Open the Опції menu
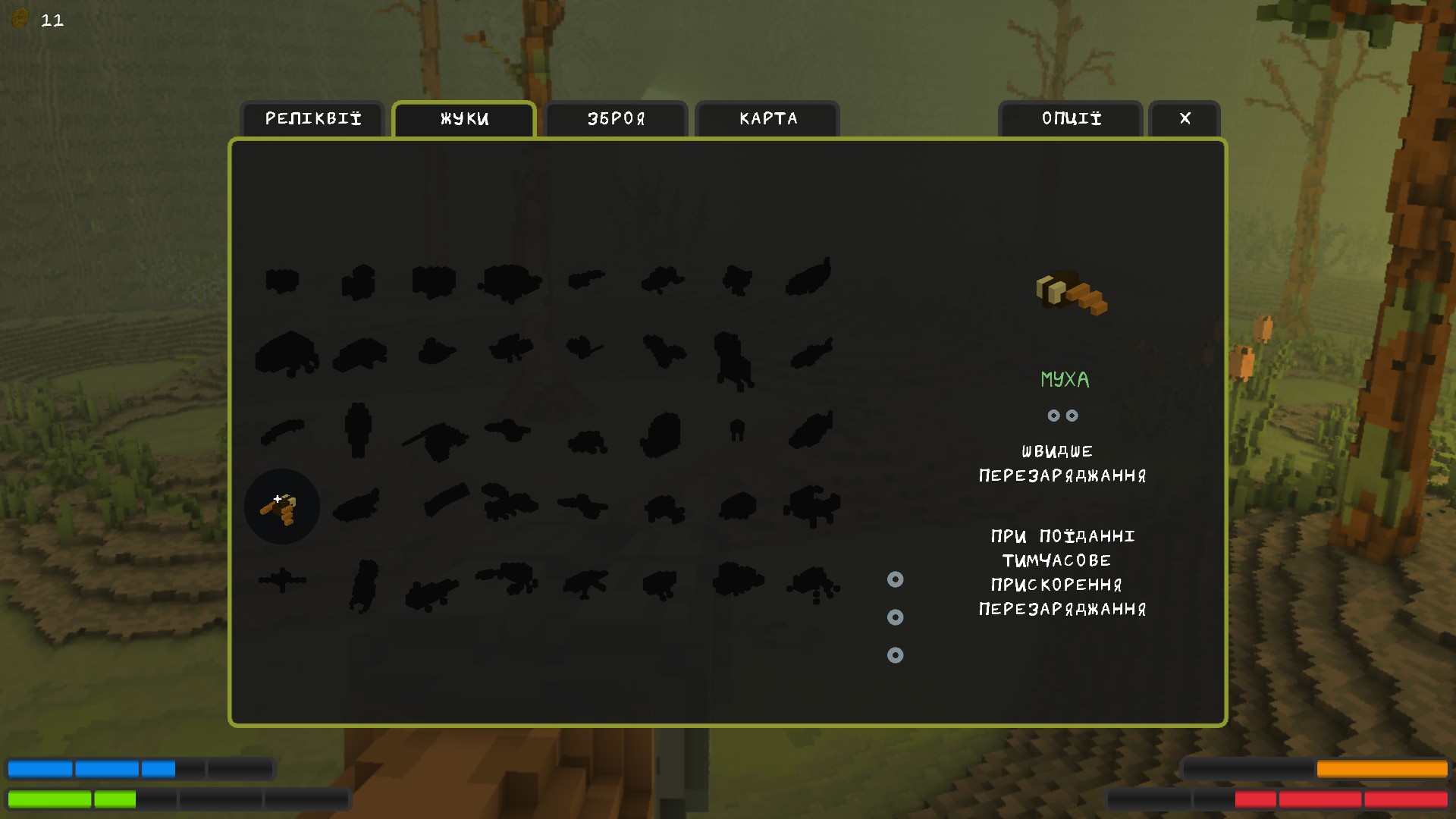 click(1071, 119)
